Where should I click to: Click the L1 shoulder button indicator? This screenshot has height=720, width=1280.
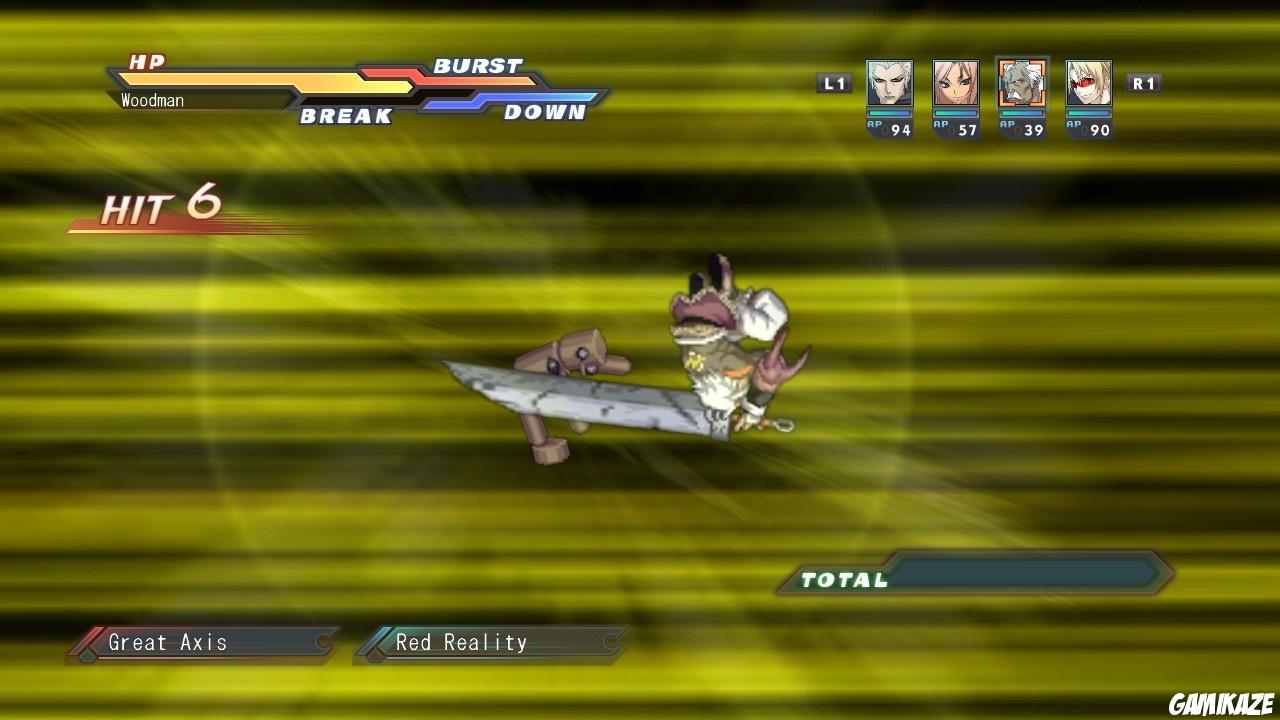tap(835, 84)
